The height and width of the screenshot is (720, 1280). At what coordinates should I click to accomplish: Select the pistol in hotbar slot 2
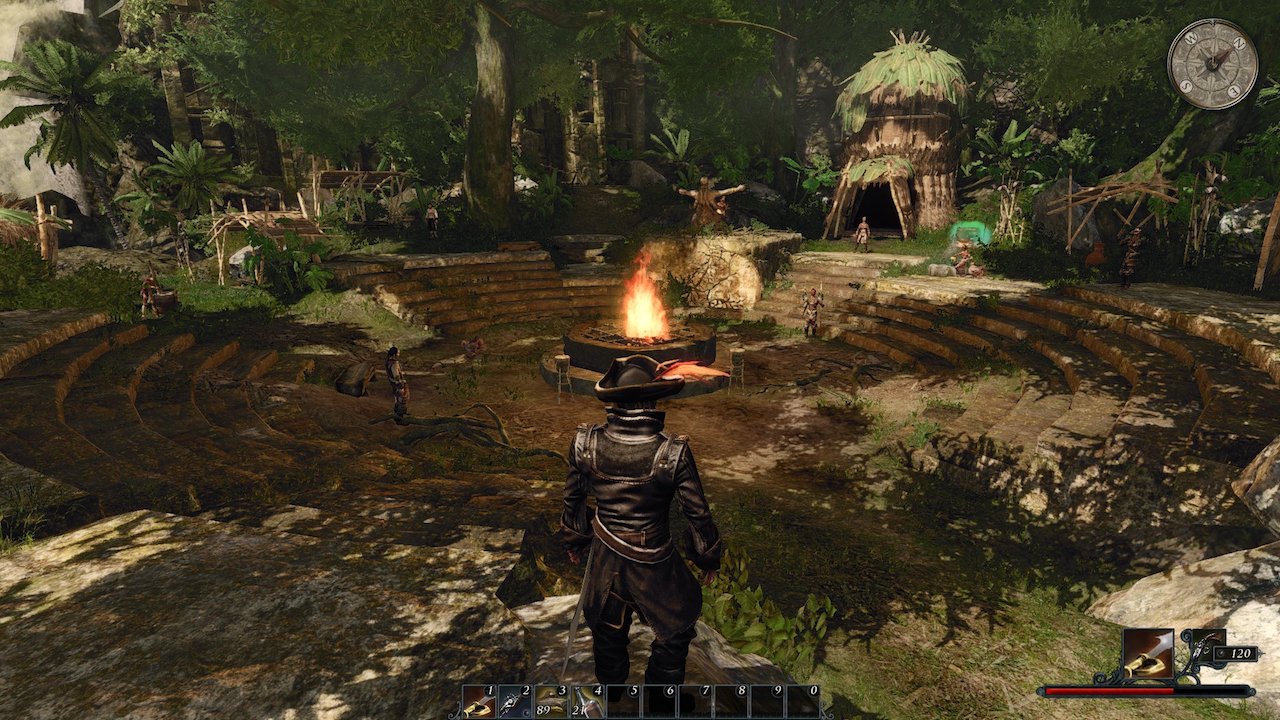click(x=515, y=702)
